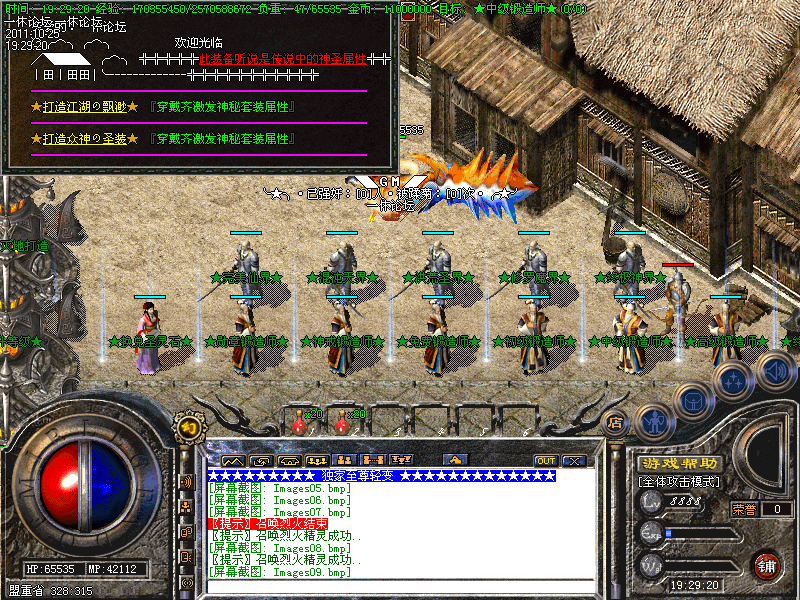Click the yellow house icon on chat toolbar
Image resolution: width=800 pixels, height=600 pixels.
click(456, 461)
